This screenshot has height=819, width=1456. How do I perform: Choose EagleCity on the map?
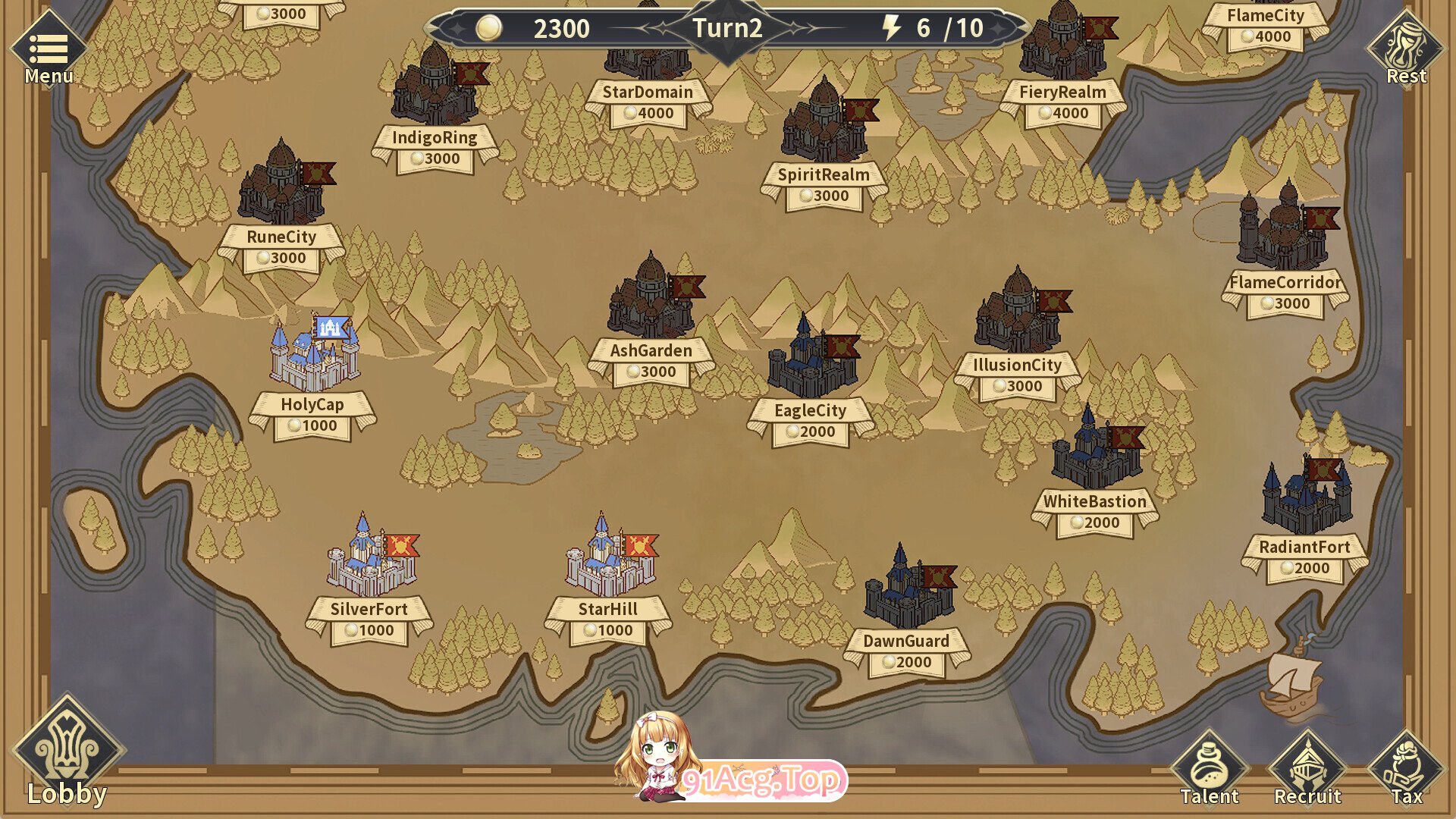[x=811, y=360]
